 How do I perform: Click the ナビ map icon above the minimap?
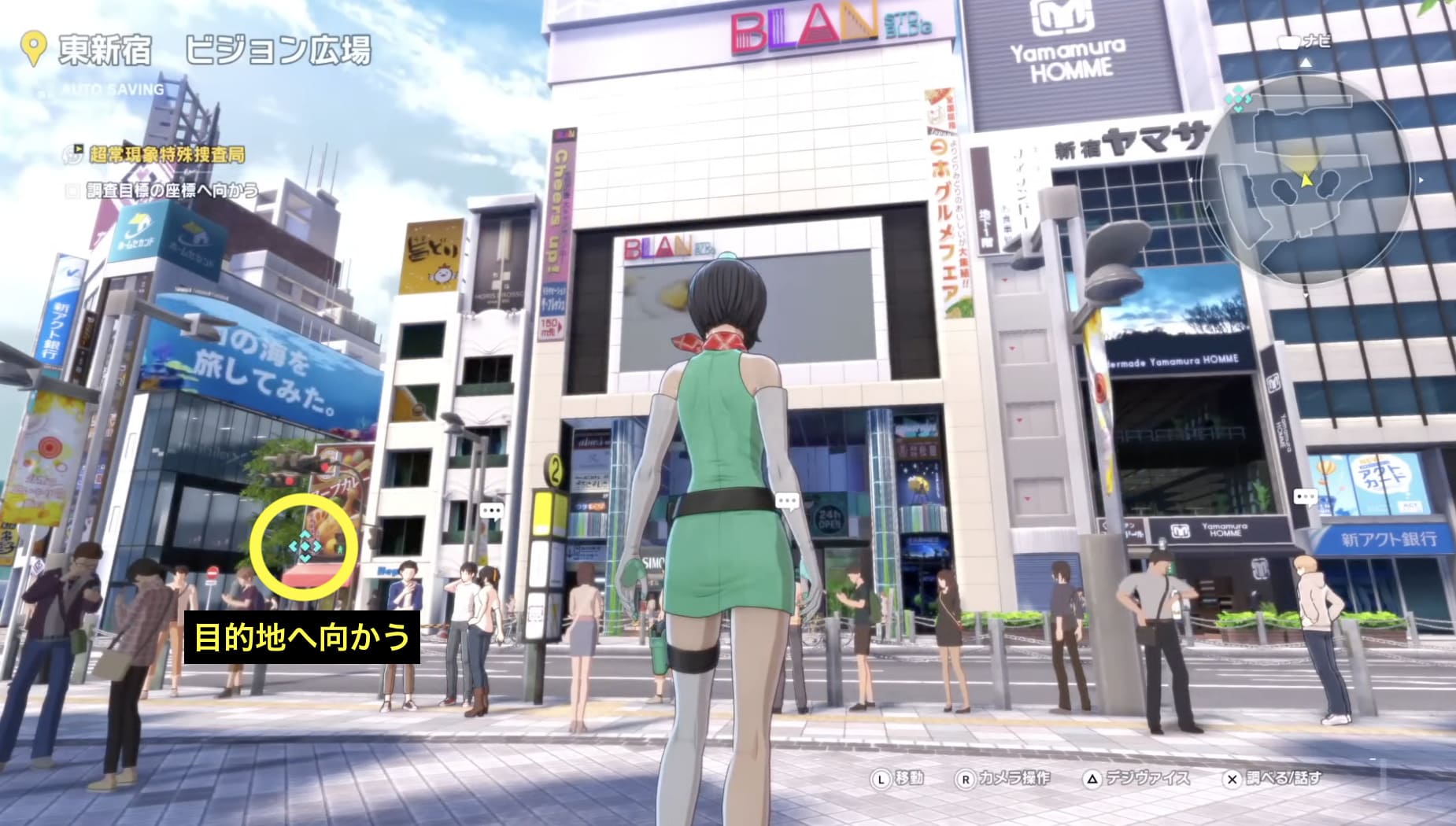click(x=1288, y=41)
